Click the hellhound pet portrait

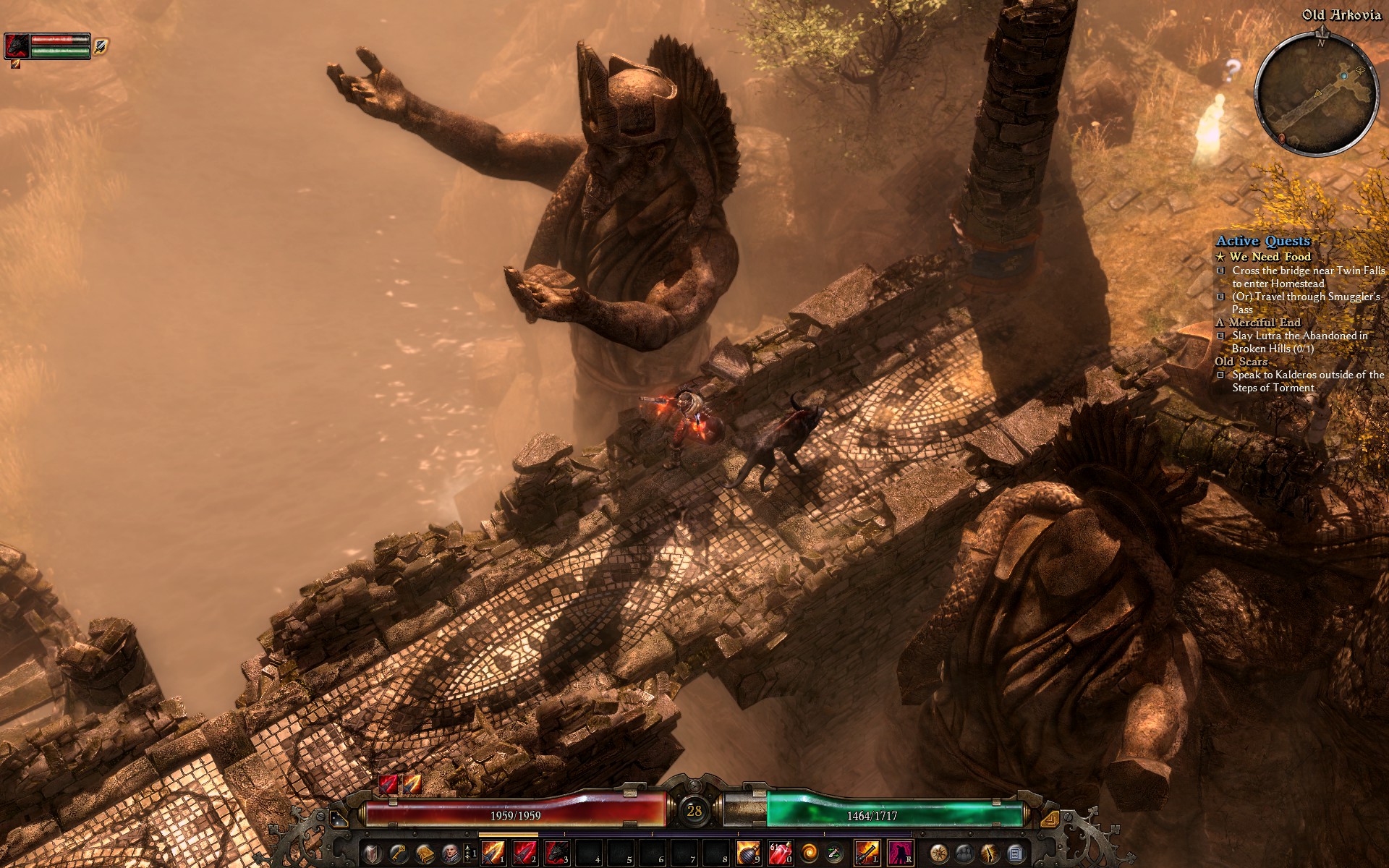17,45
